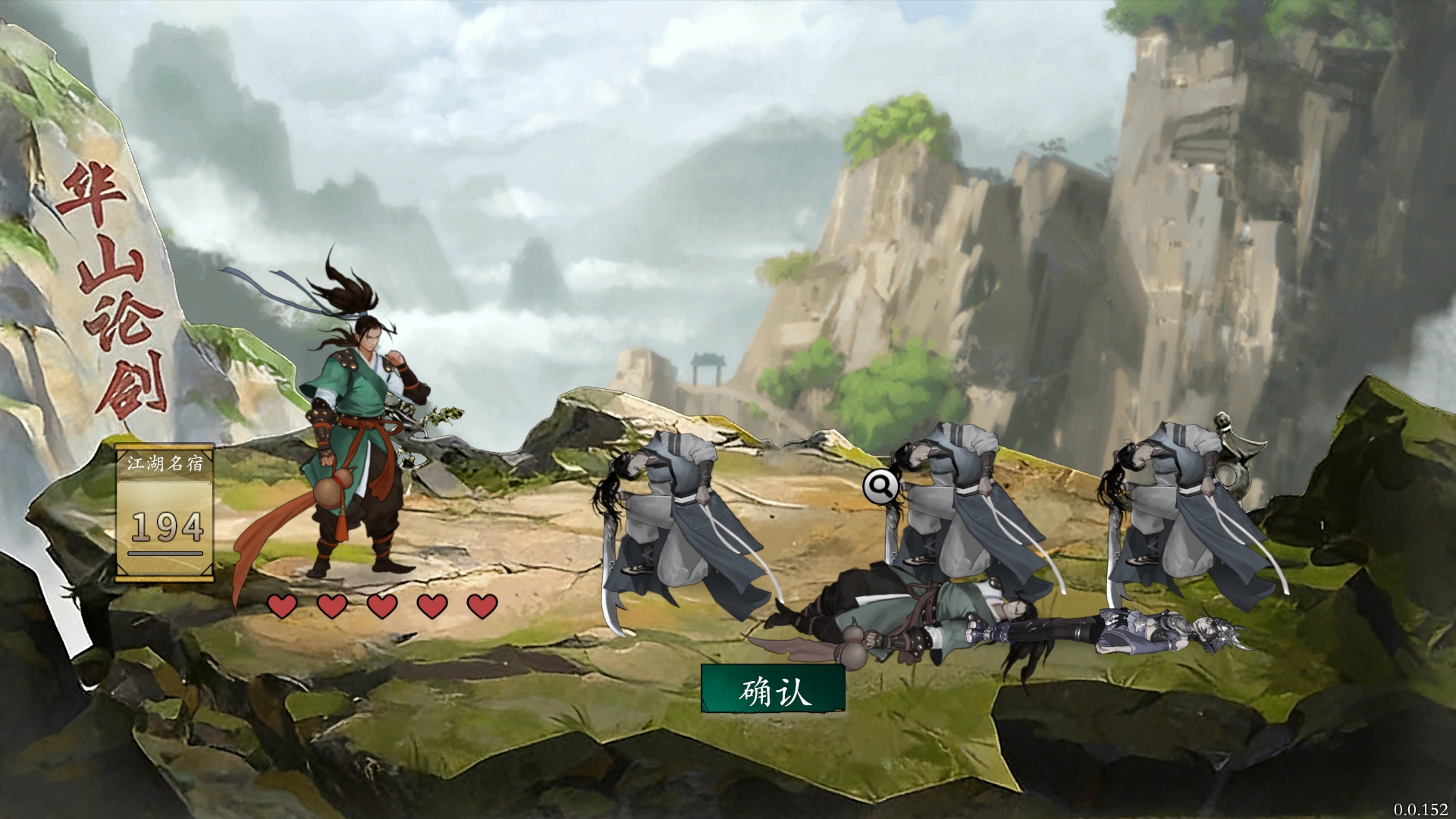Inspect enemy with the magnifying glass icon
Screen dimensions: 1456x819
(x=880, y=487)
